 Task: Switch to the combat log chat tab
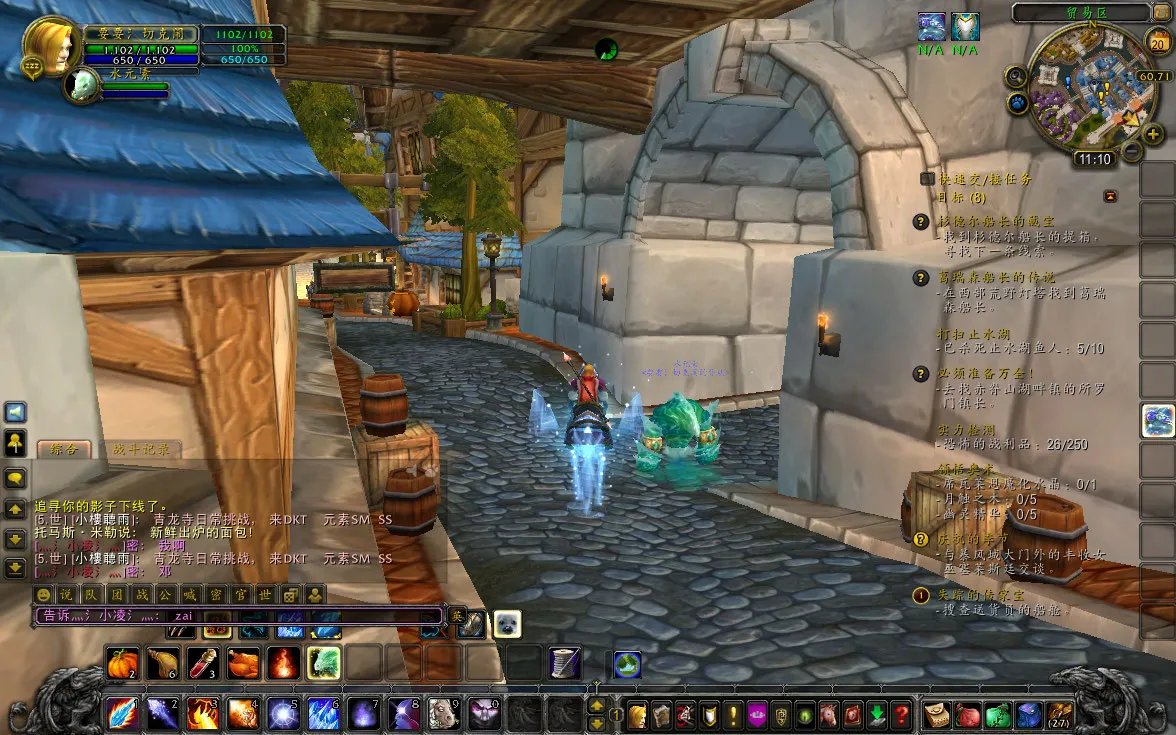point(141,449)
